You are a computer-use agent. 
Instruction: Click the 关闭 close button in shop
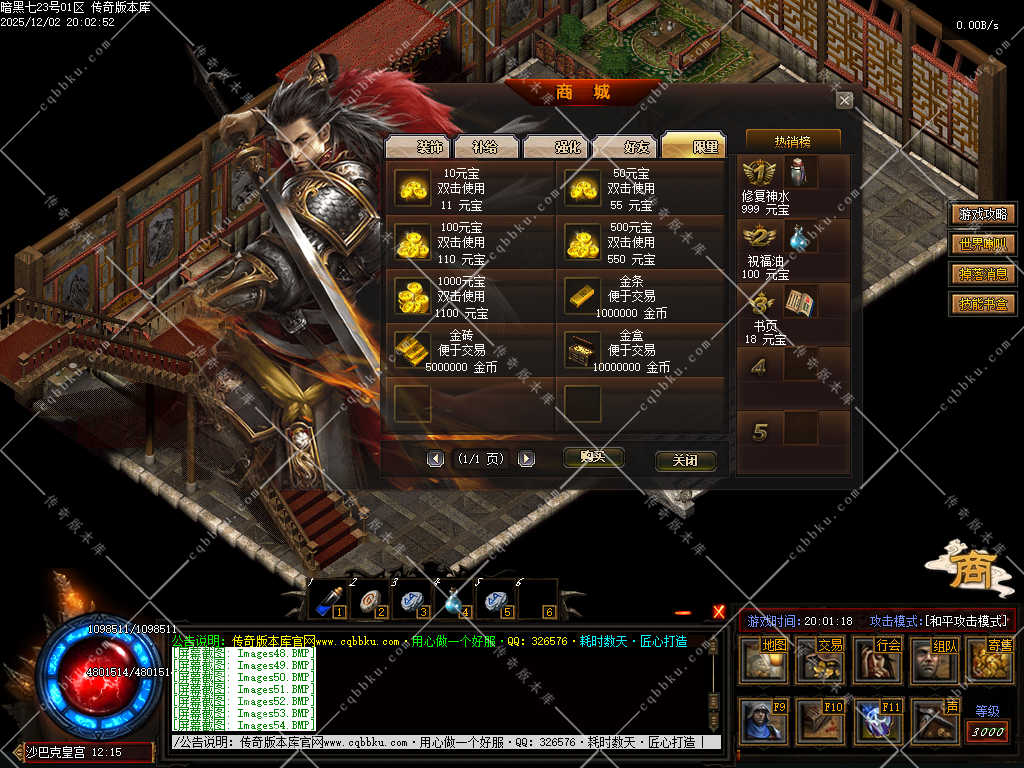685,461
